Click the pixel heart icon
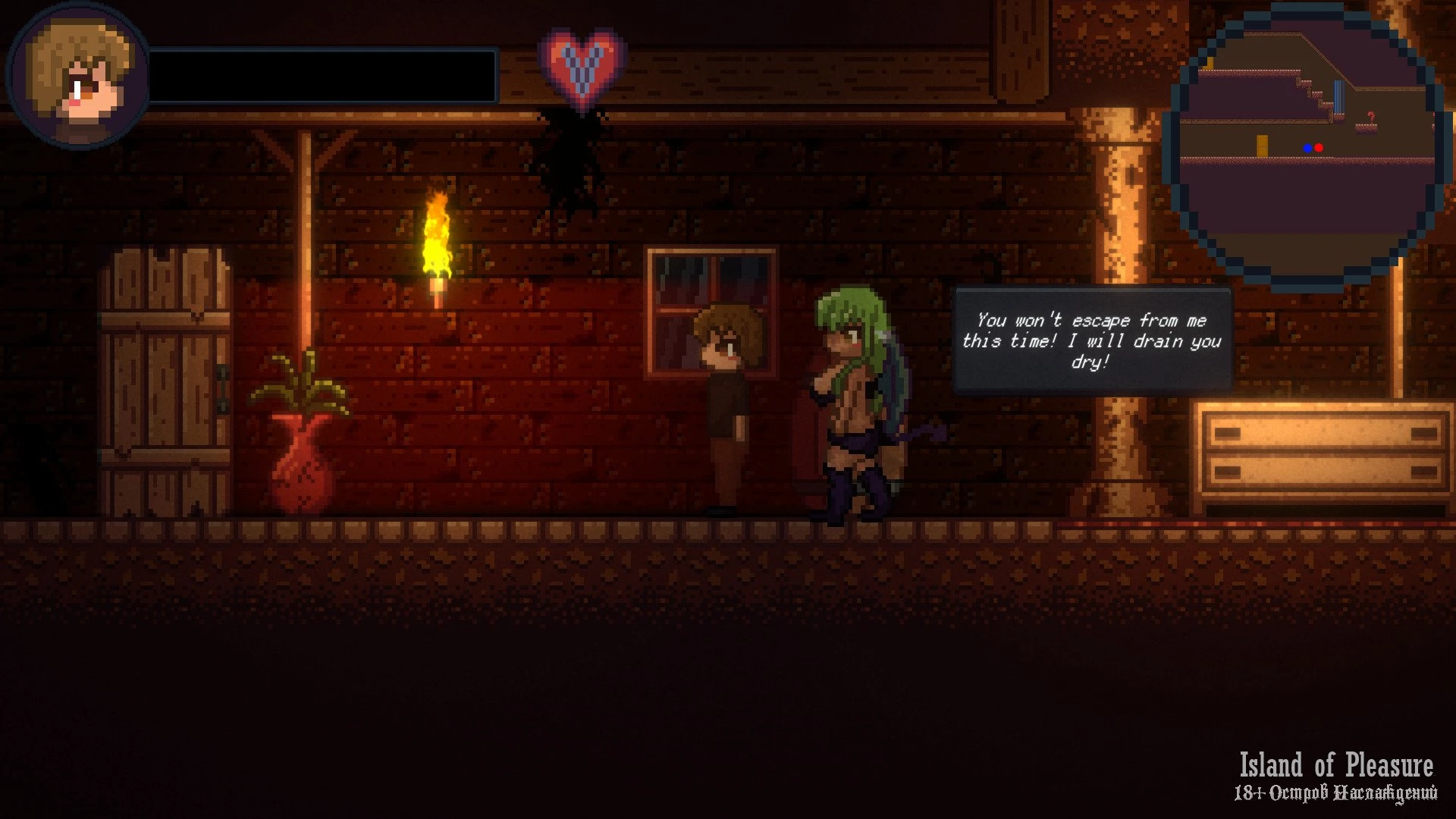 [582, 67]
